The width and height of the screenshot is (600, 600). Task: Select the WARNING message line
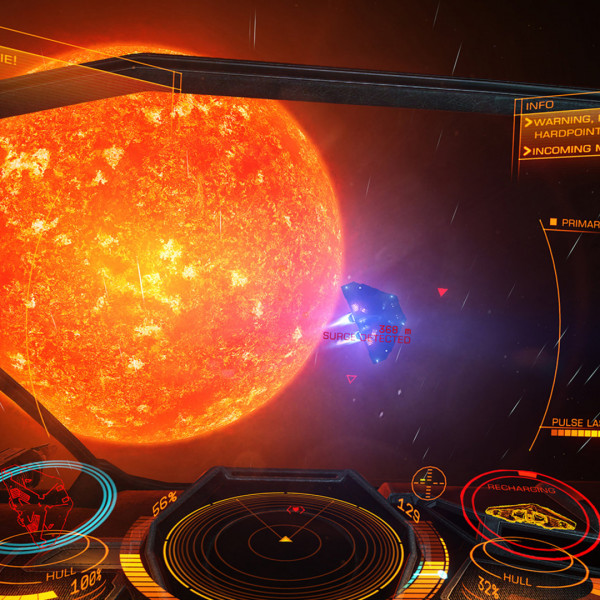pos(560,122)
